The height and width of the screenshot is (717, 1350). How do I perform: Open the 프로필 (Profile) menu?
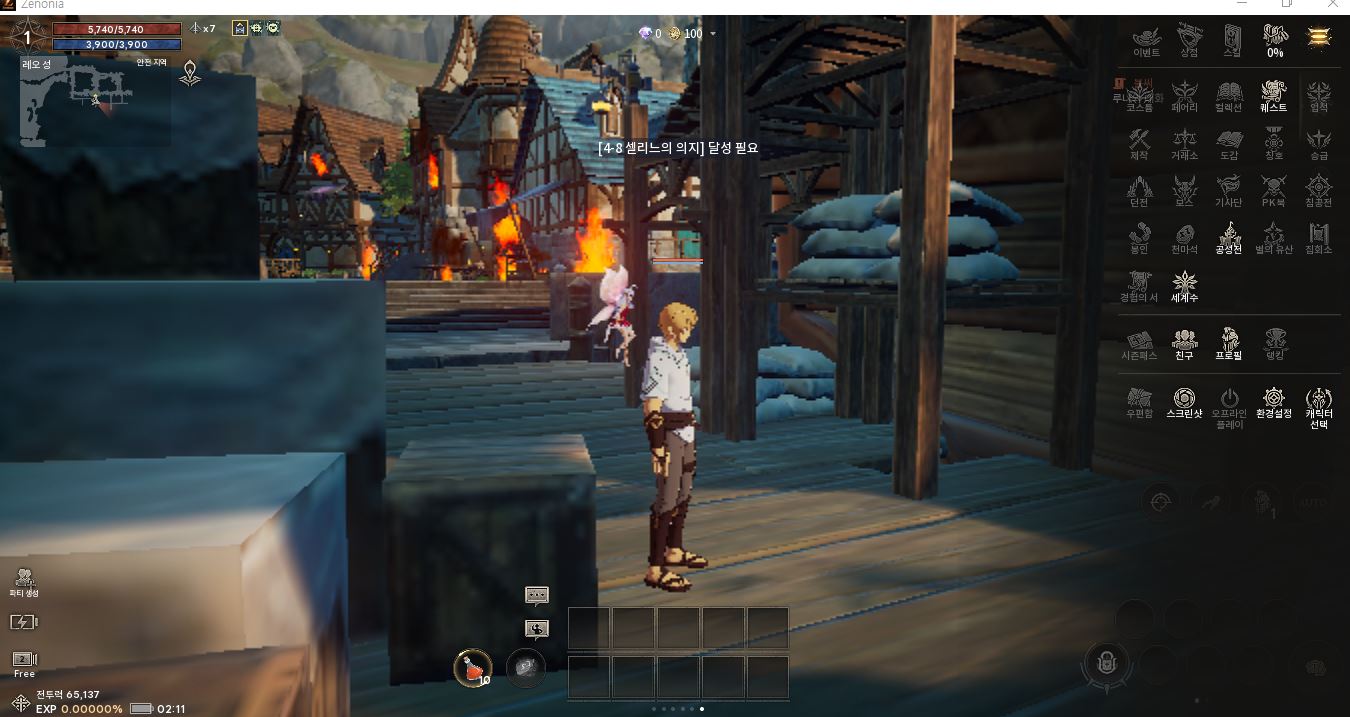point(1229,342)
